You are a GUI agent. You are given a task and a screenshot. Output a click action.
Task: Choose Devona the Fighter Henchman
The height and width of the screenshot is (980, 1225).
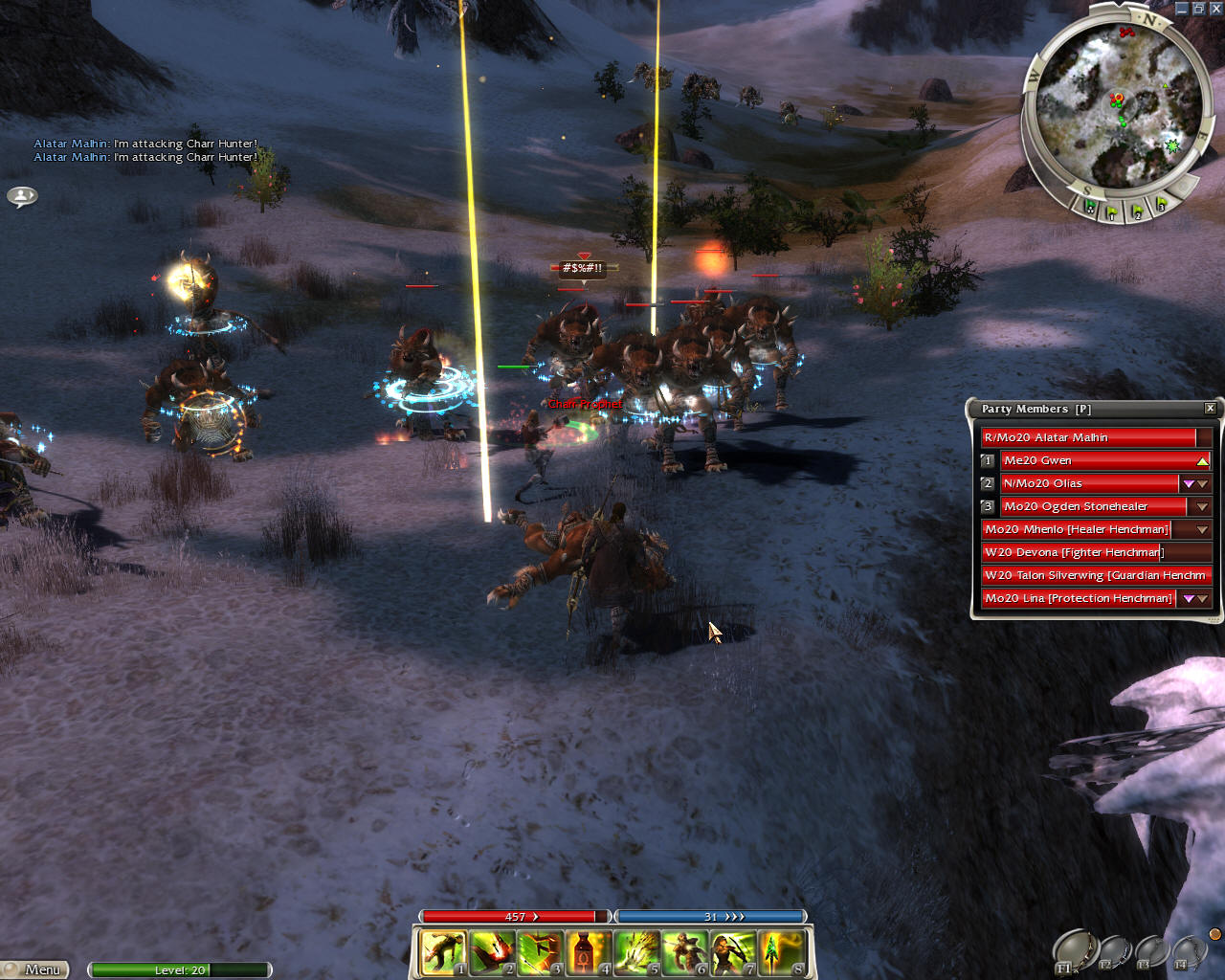tap(1074, 552)
